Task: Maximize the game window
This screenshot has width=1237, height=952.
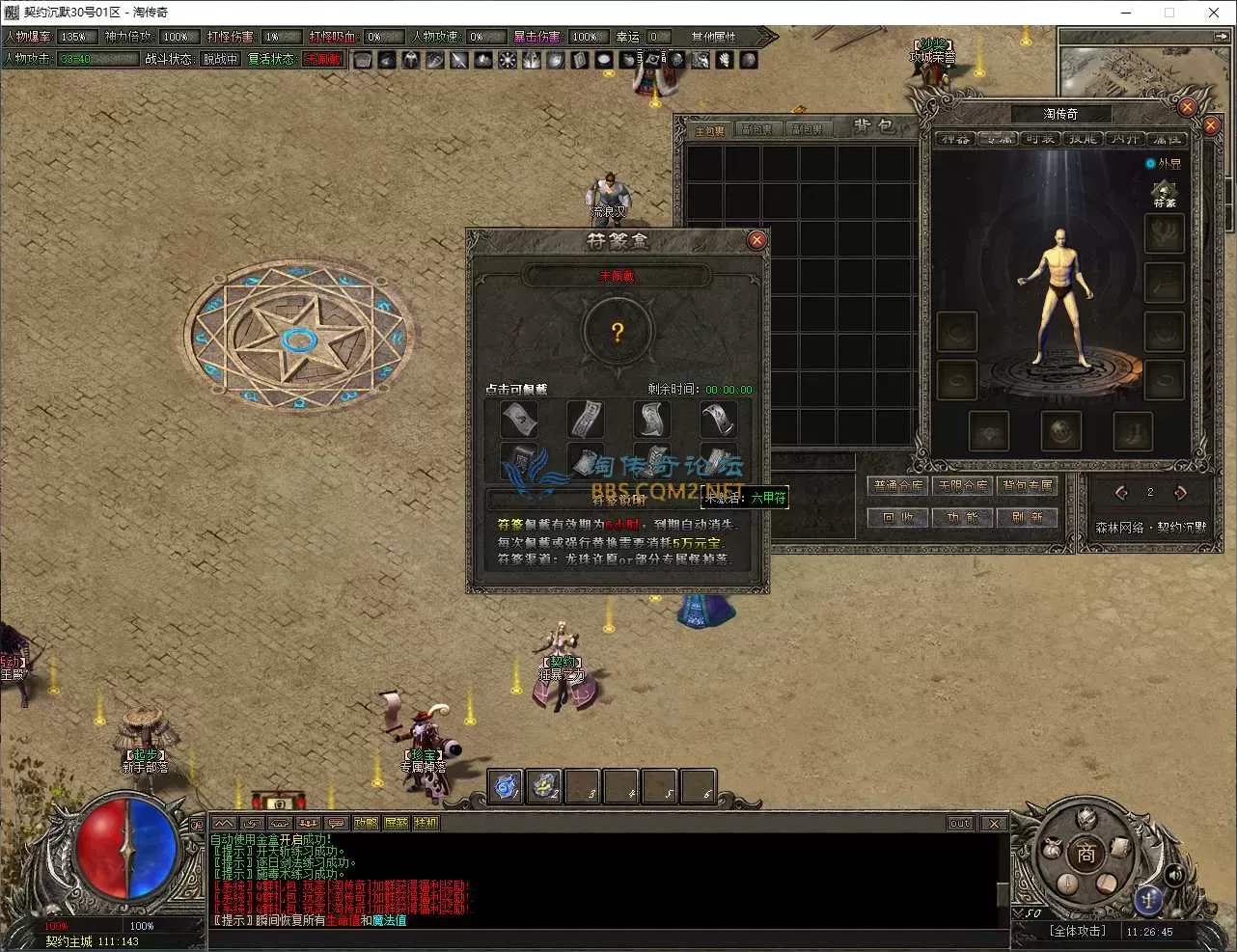Action: click(1169, 13)
